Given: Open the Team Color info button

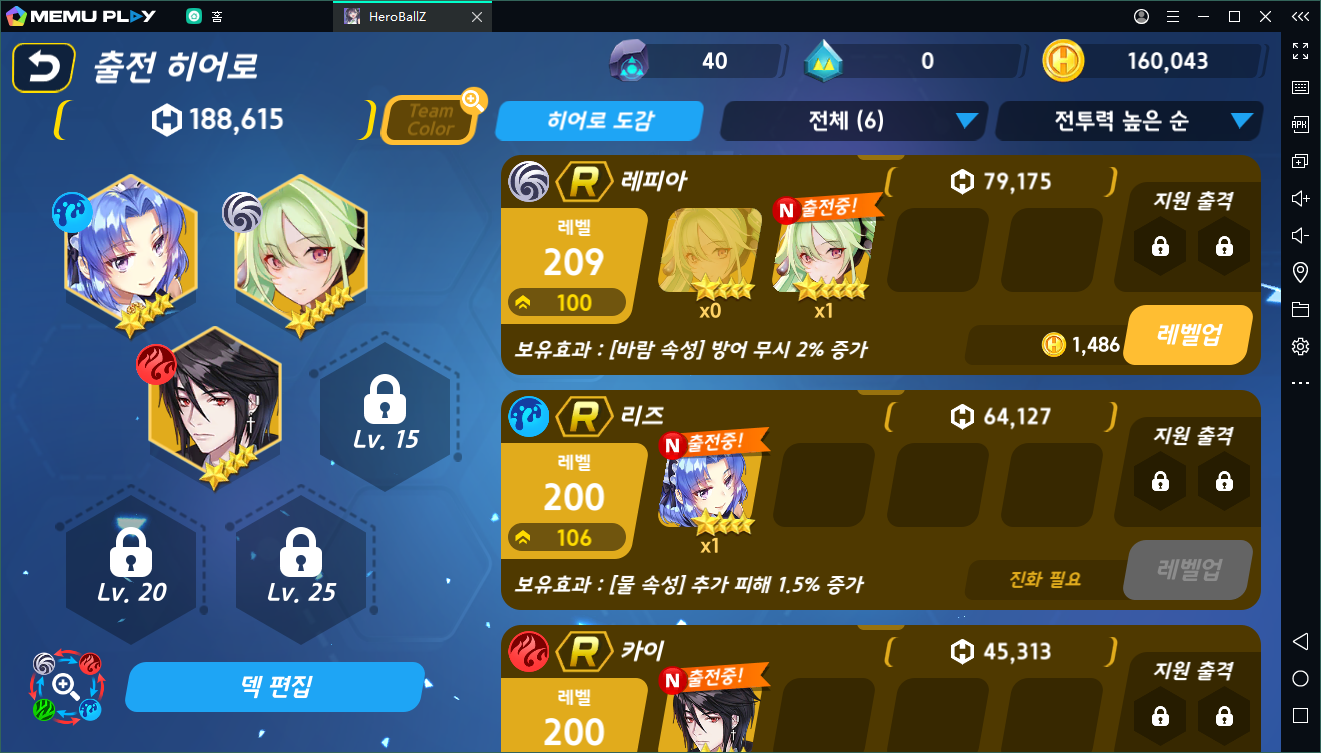Looking at the screenshot, I should 430,120.
